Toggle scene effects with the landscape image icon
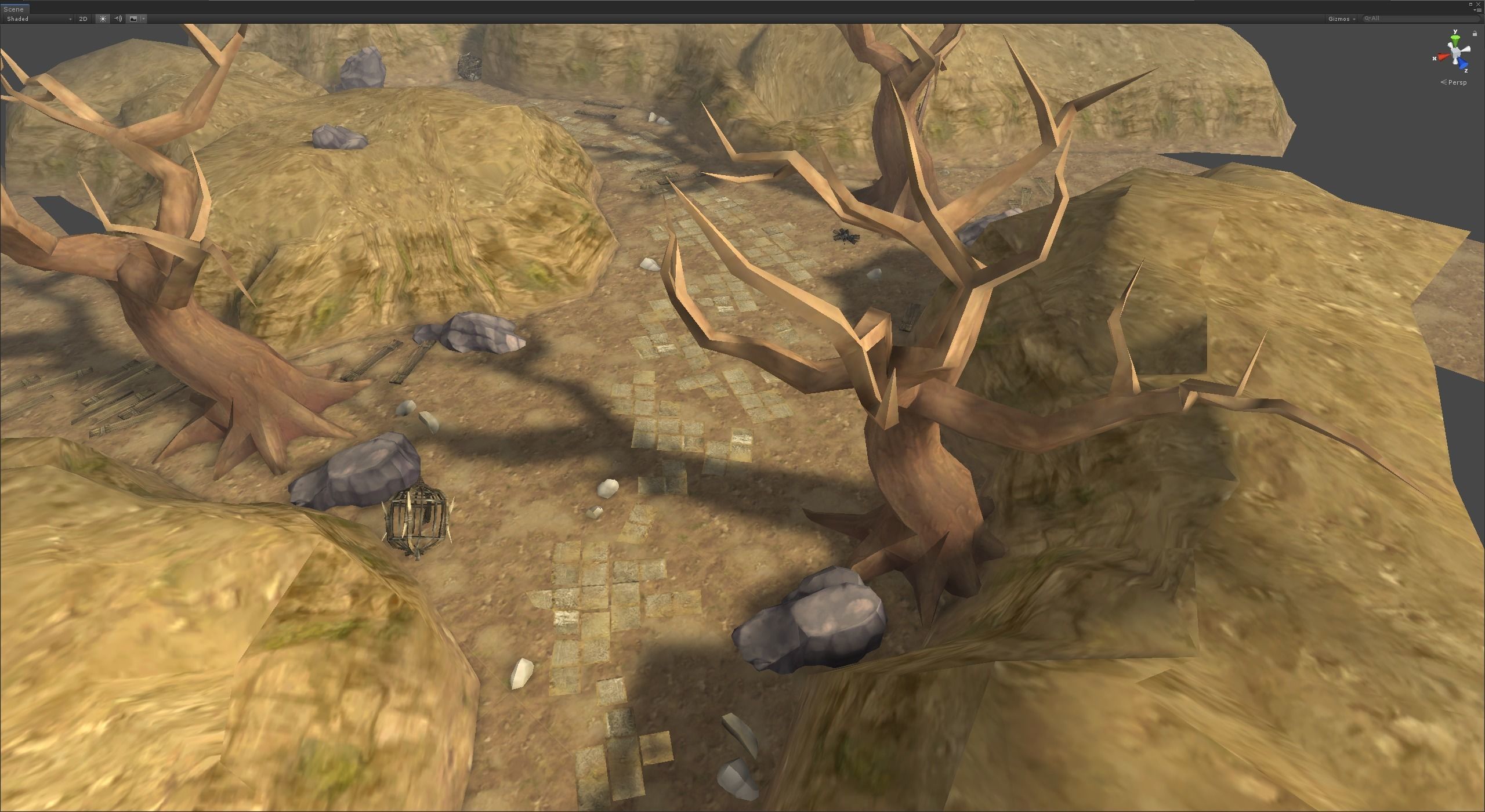Viewport: 1485px width, 812px height. pos(133,19)
